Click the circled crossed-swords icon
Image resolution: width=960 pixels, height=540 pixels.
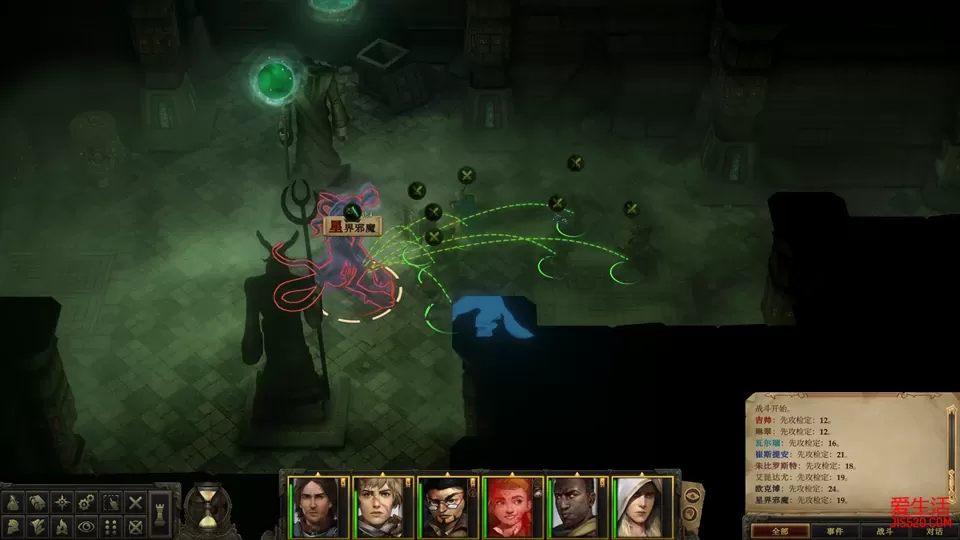pos(136,526)
